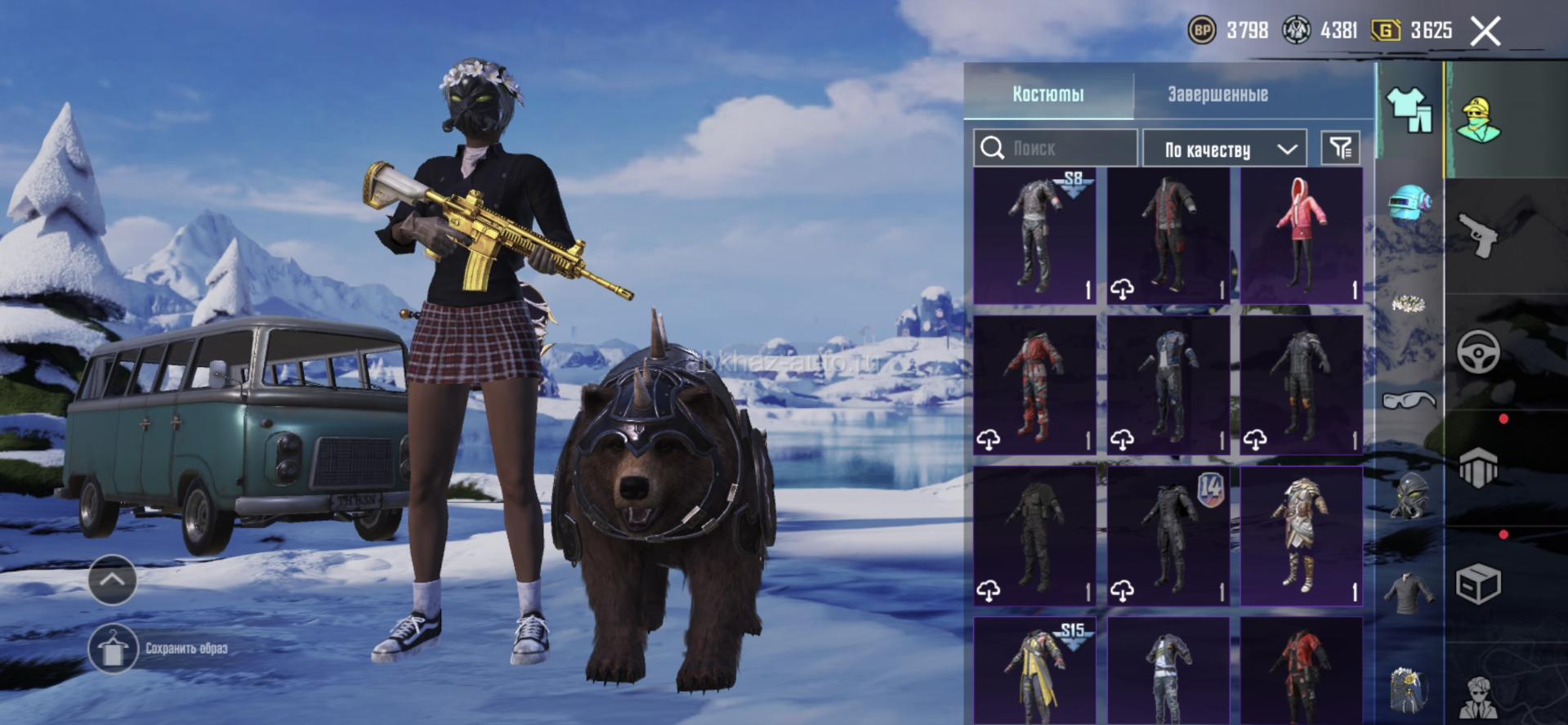This screenshot has height=725, width=1568.
Task: Select the black outfit with 14 badge
Action: pos(1168,536)
